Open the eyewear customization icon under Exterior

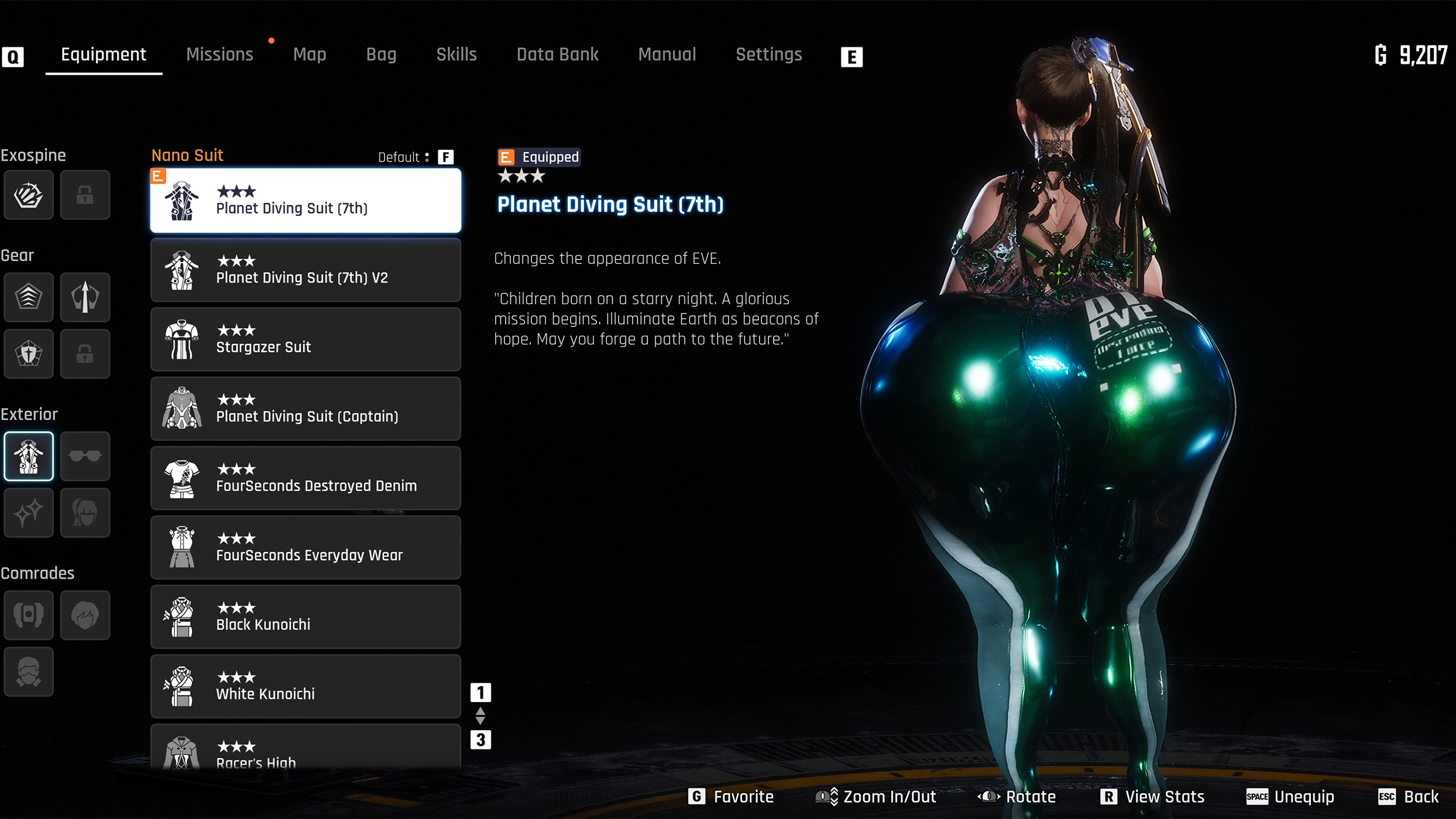pyautogui.click(x=85, y=456)
